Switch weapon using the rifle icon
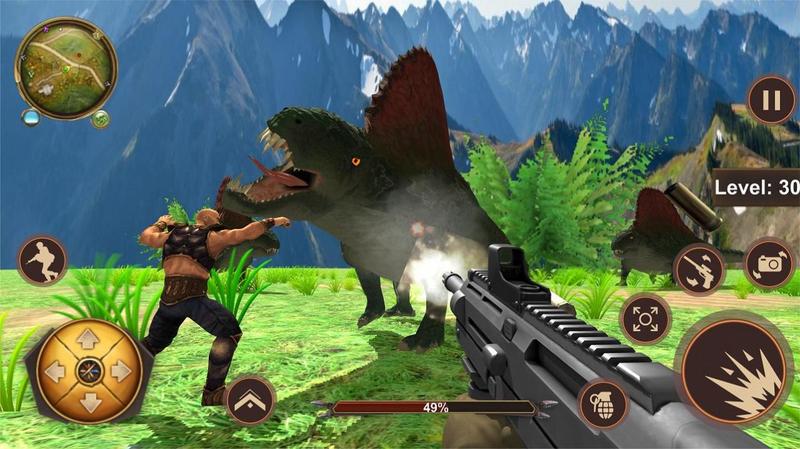Viewport: 800px width, 449px height. click(699, 268)
